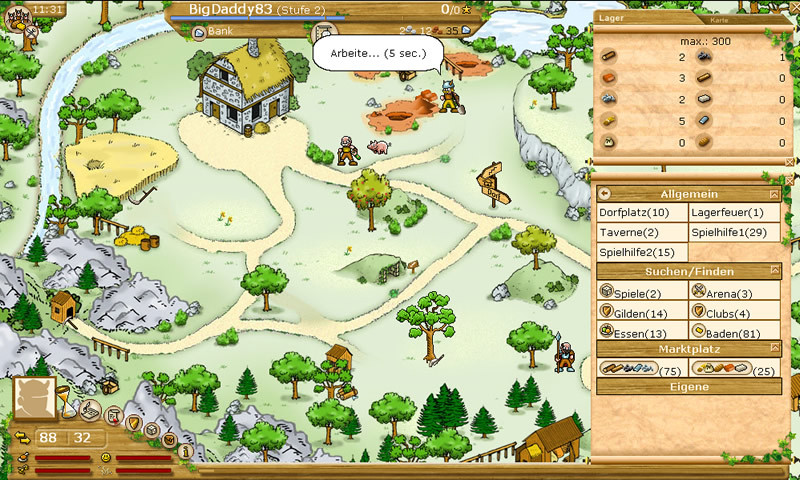Collapse the Suchen/Finden section
The image size is (800, 480).
774,271
